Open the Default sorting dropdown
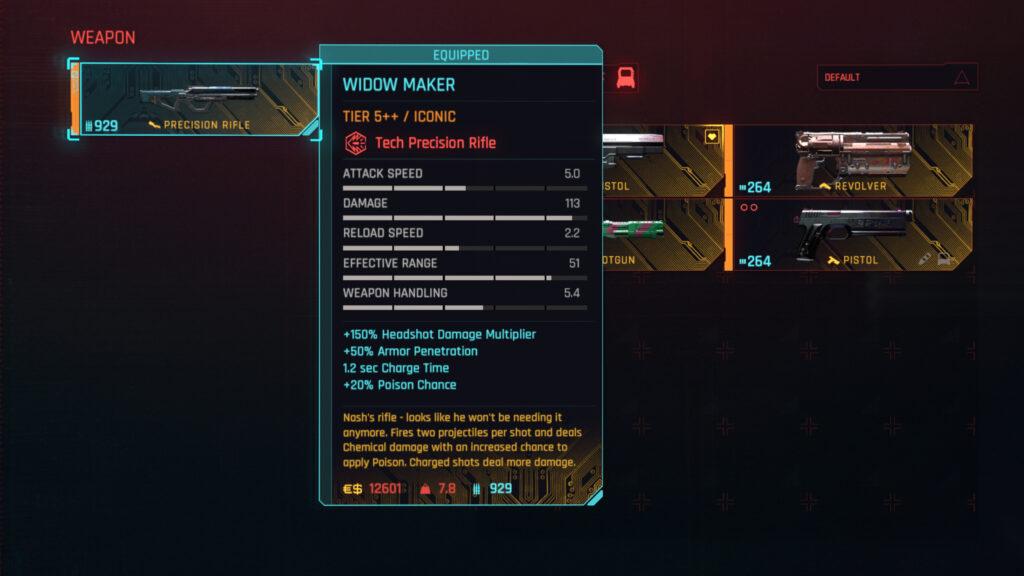Image resolution: width=1024 pixels, height=576 pixels. [896, 77]
